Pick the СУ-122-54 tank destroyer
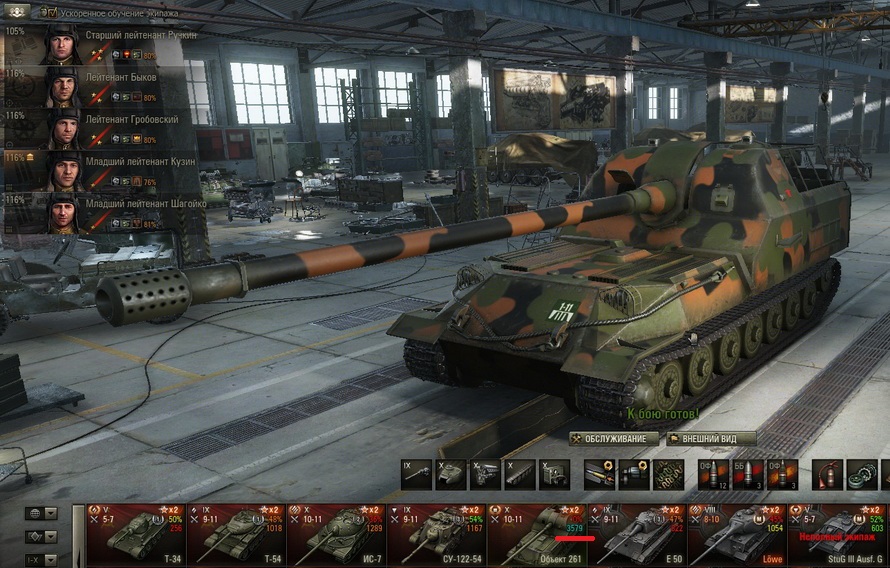The width and height of the screenshot is (890, 568). click(436, 534)
